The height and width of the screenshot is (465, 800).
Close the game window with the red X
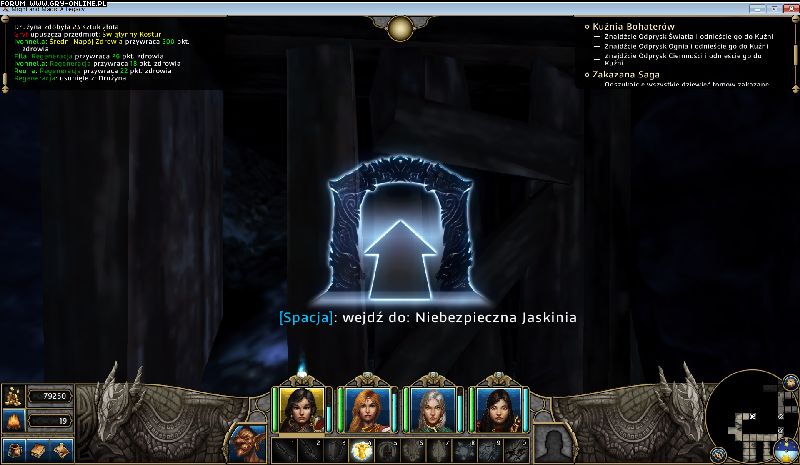[x=789, y=7]
